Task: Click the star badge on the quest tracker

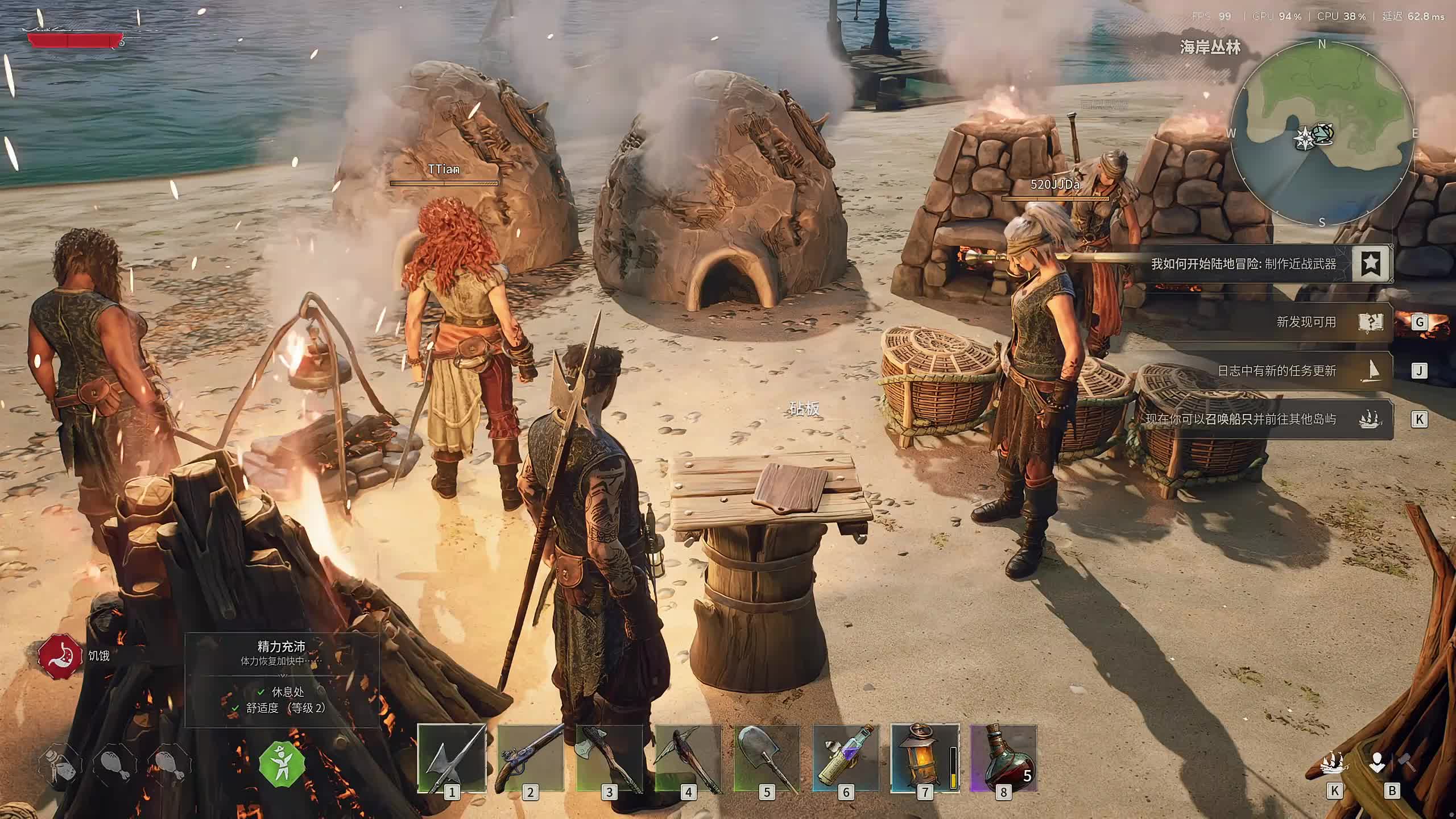Action: point(1371,263)
